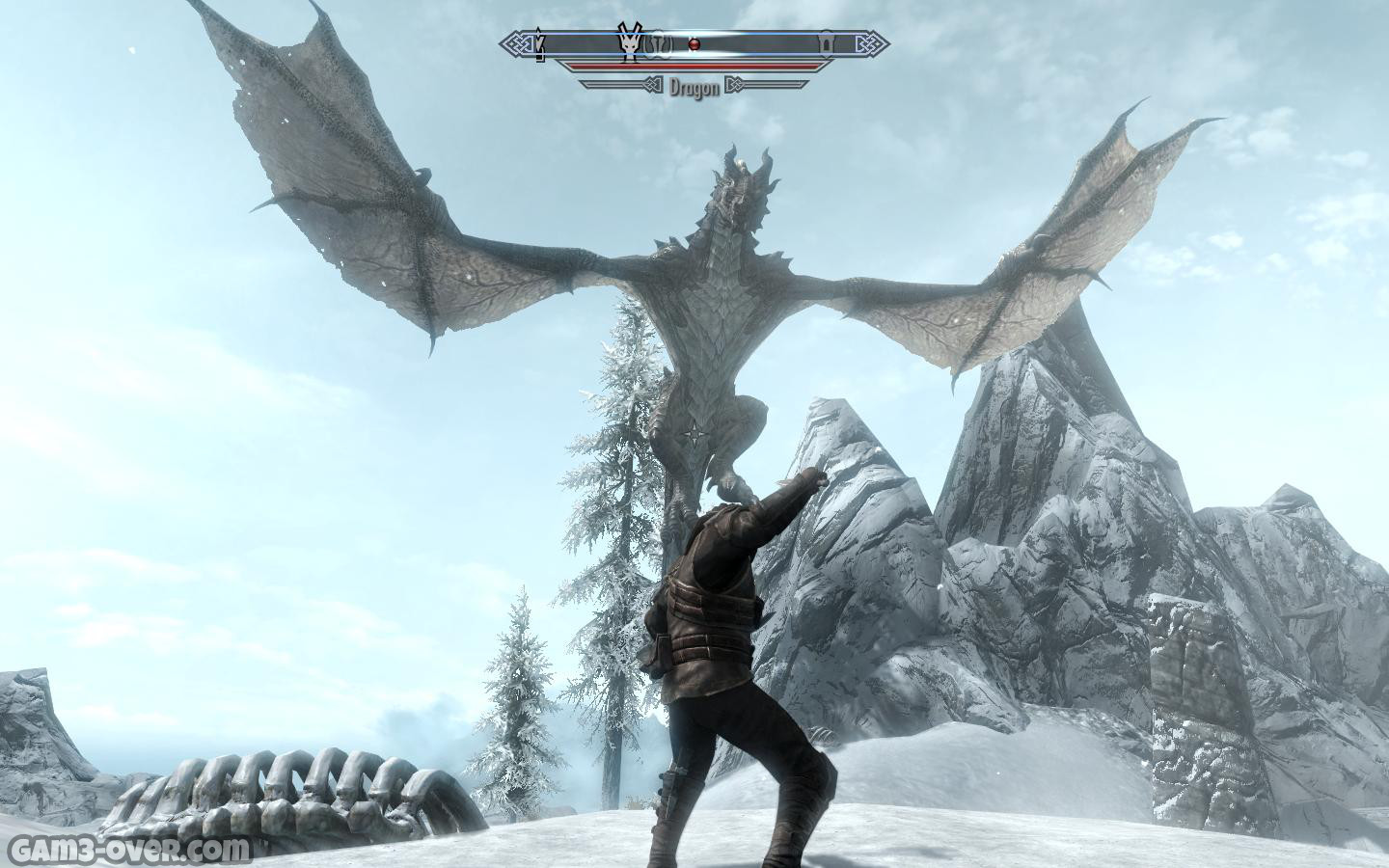Click the stone tower marker on the compass
This screenshot has height=868, width=1389.
pyautogui.click(x=827, y=44)
